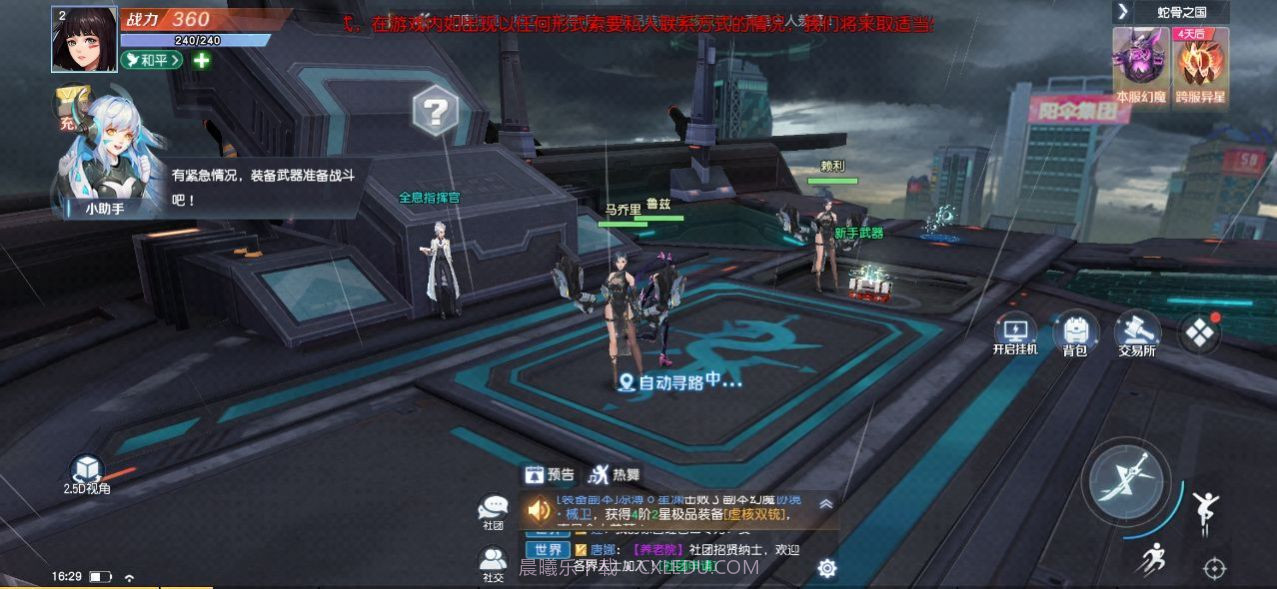The width and height of the screenshot is (1277, 589).
Task: Open the 交易所 trading house
Action: click(1136, 331)
